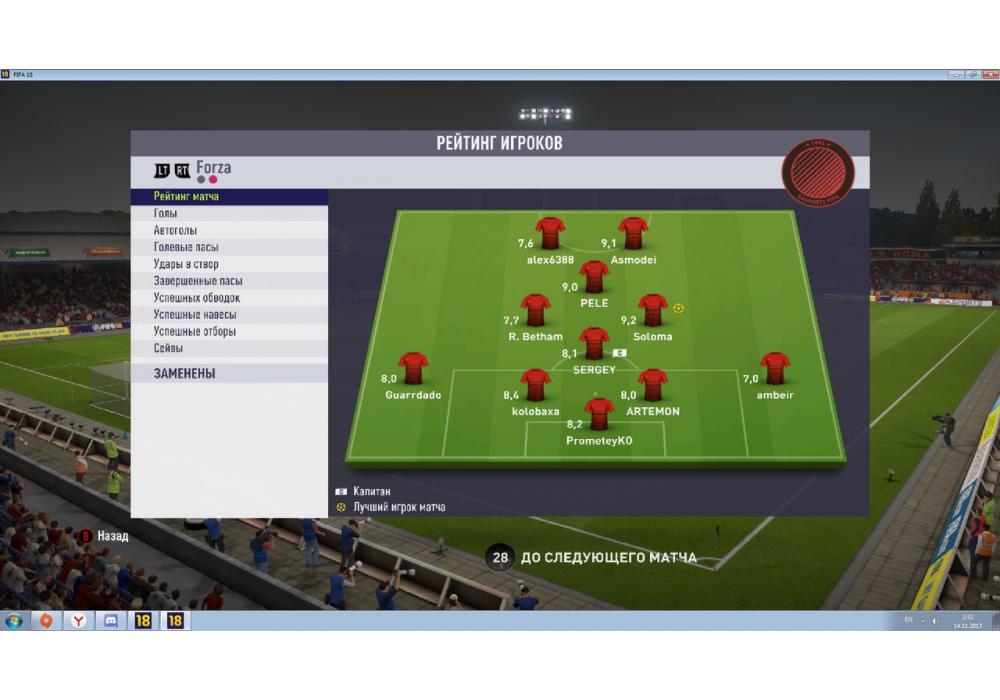
Task: Close the FIFA 18 window
Action: (x=988, y=75)
